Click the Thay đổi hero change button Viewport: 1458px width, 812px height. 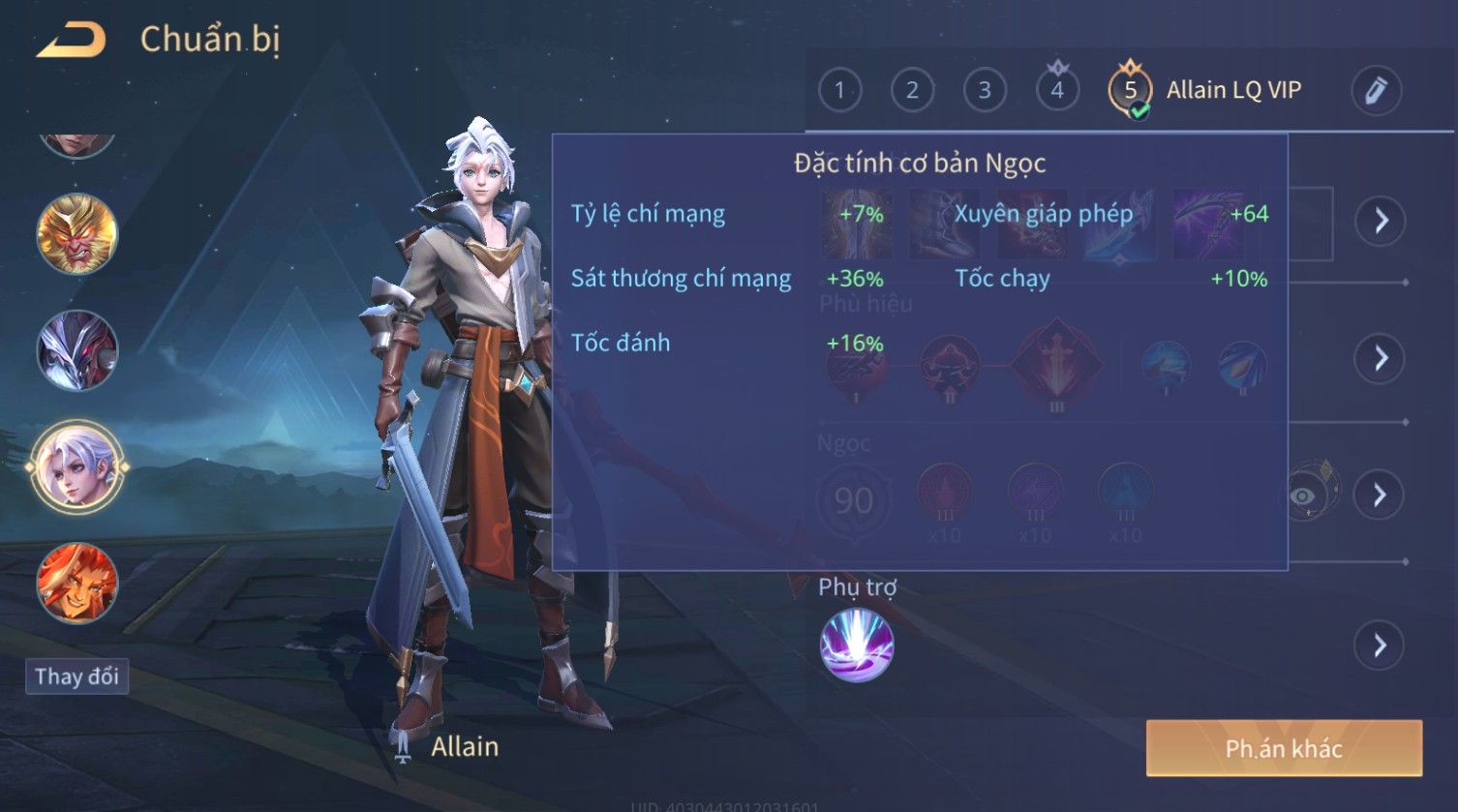click(76, 676)
